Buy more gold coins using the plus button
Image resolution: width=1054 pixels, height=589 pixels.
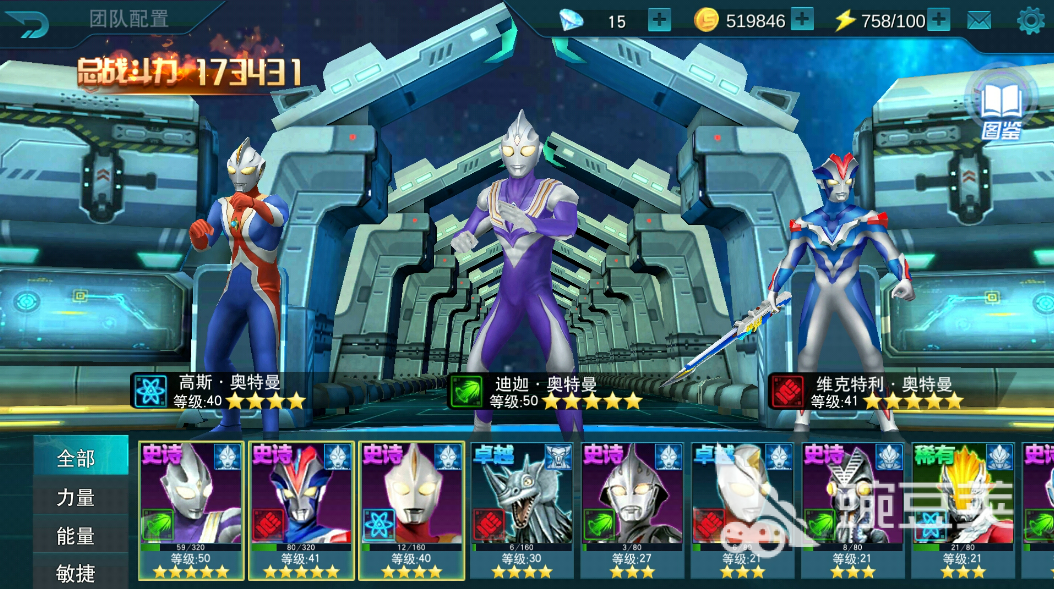tap(802, 19)
